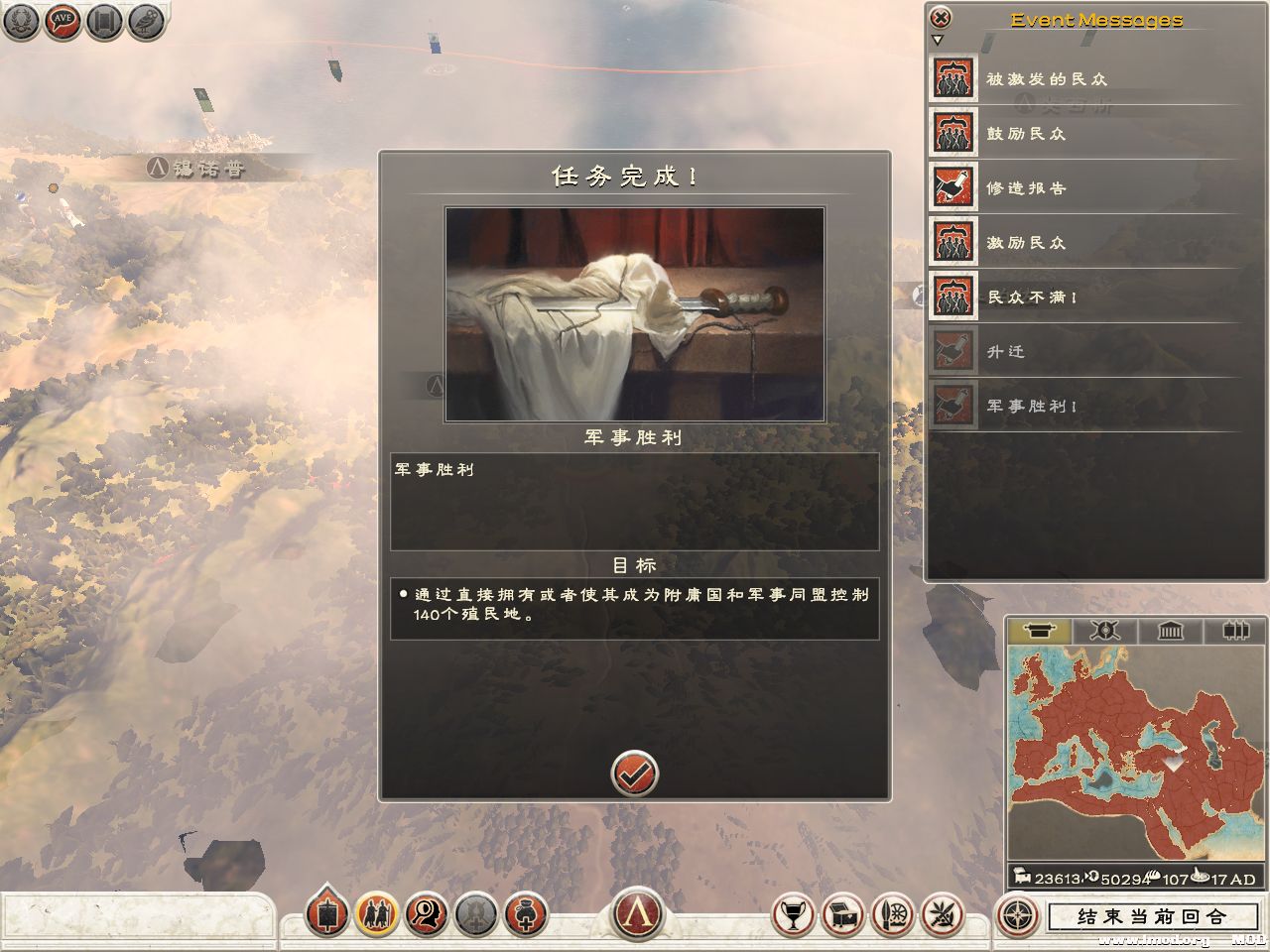Confirm mission completion with the checkmark button
The width and height of the screenshot is (1270, 952).
pyautogui.click(x=634, y=775)
